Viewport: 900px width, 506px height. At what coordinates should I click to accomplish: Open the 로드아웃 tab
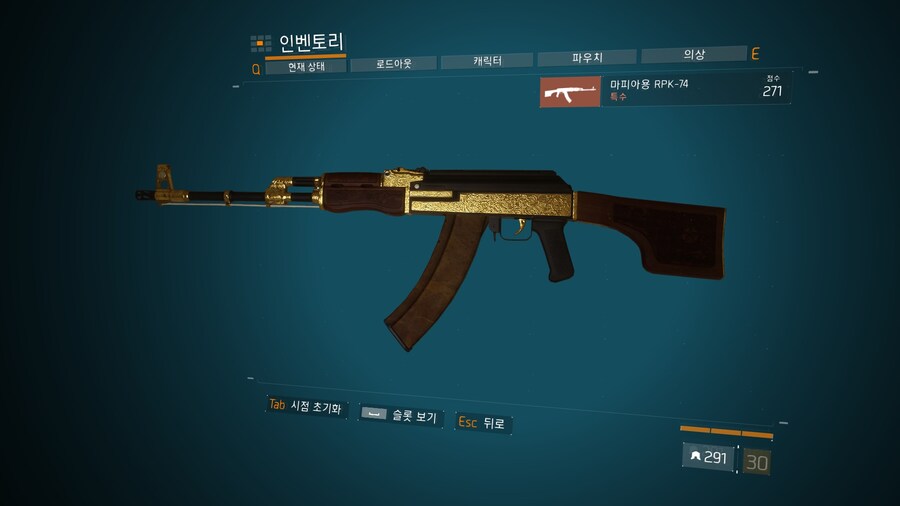tap(394, 64)
